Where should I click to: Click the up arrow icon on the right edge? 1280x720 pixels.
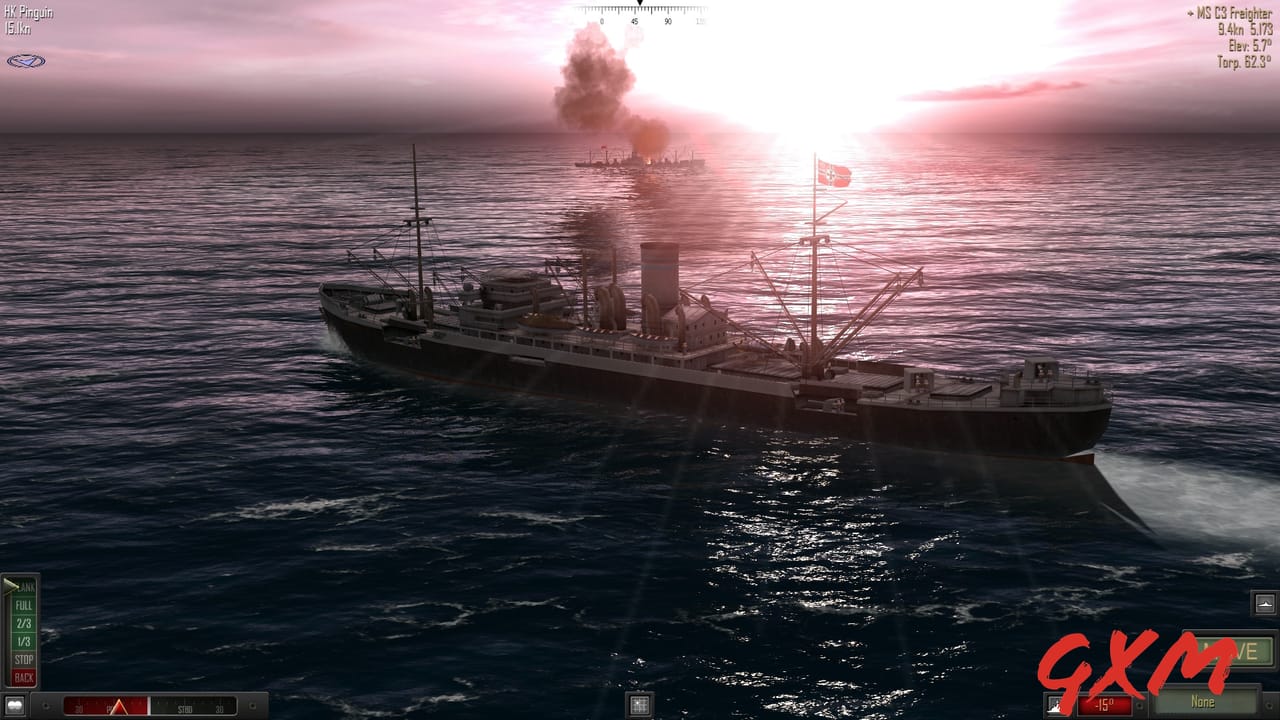(1264, 602)
